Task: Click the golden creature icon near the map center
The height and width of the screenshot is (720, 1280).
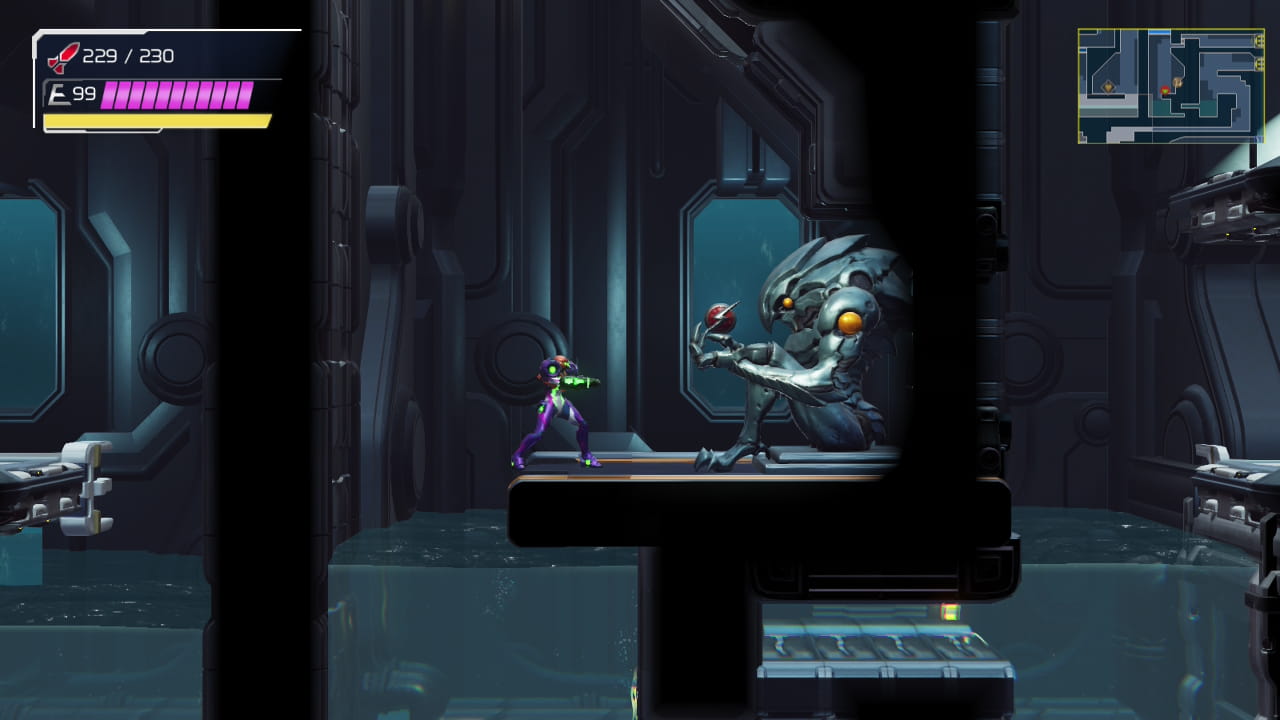Action: [1178, 82]
